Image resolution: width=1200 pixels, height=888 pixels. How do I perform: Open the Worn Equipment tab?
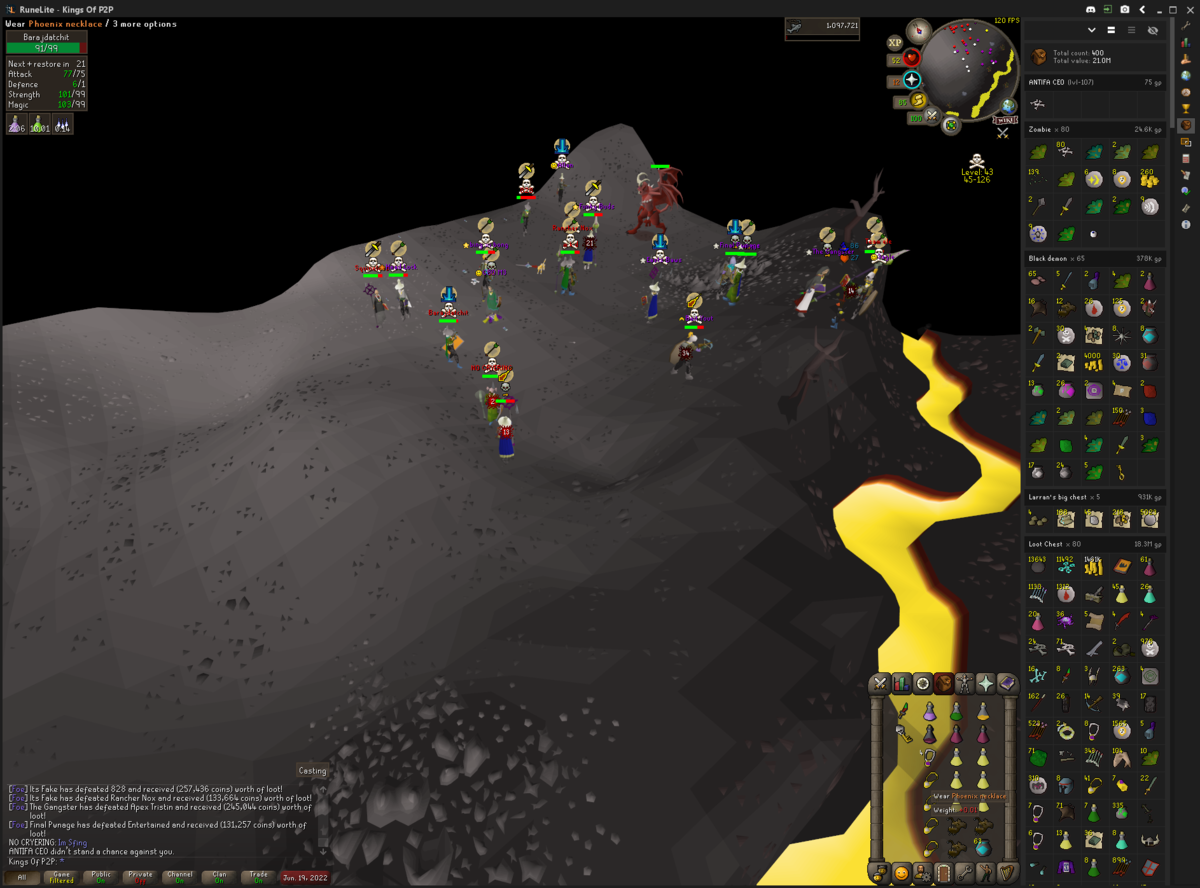966,684
